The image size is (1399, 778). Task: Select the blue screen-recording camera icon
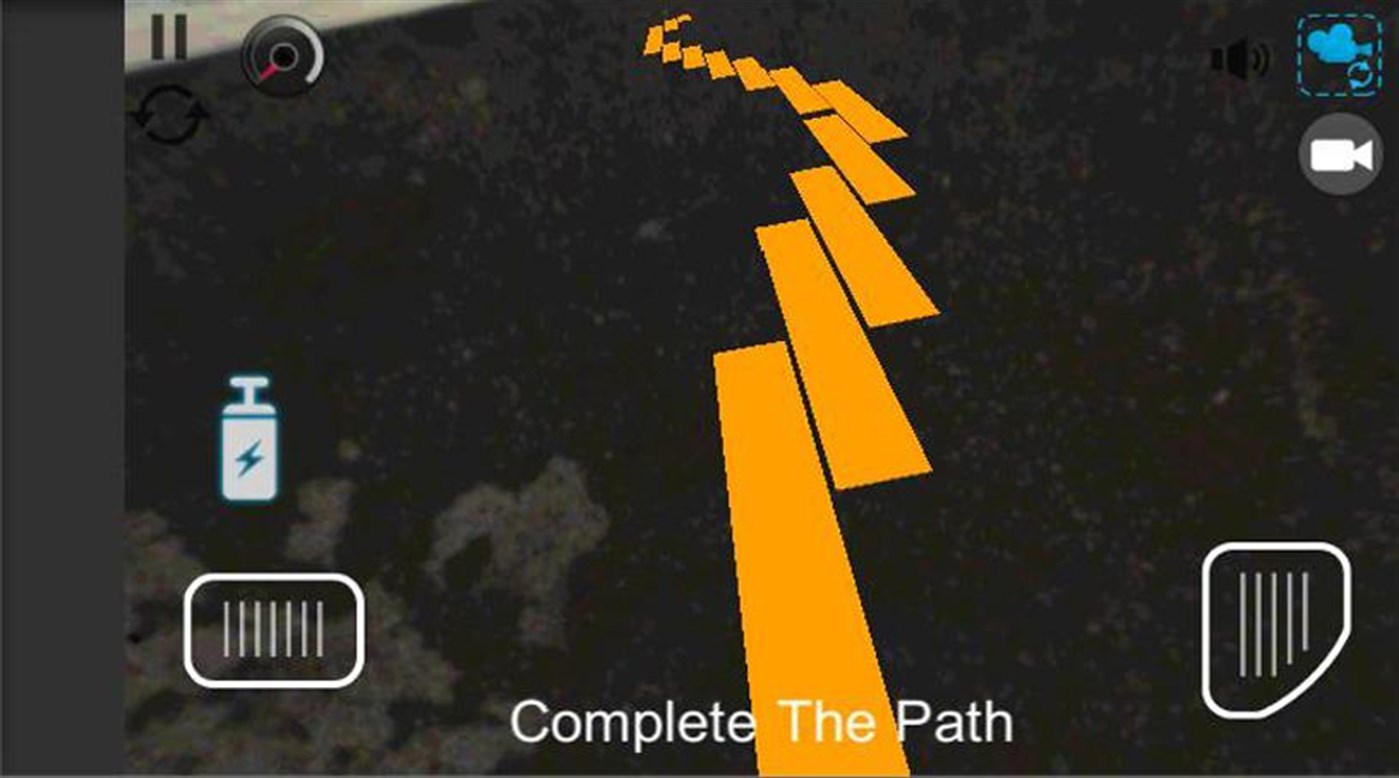(1340, 55)
